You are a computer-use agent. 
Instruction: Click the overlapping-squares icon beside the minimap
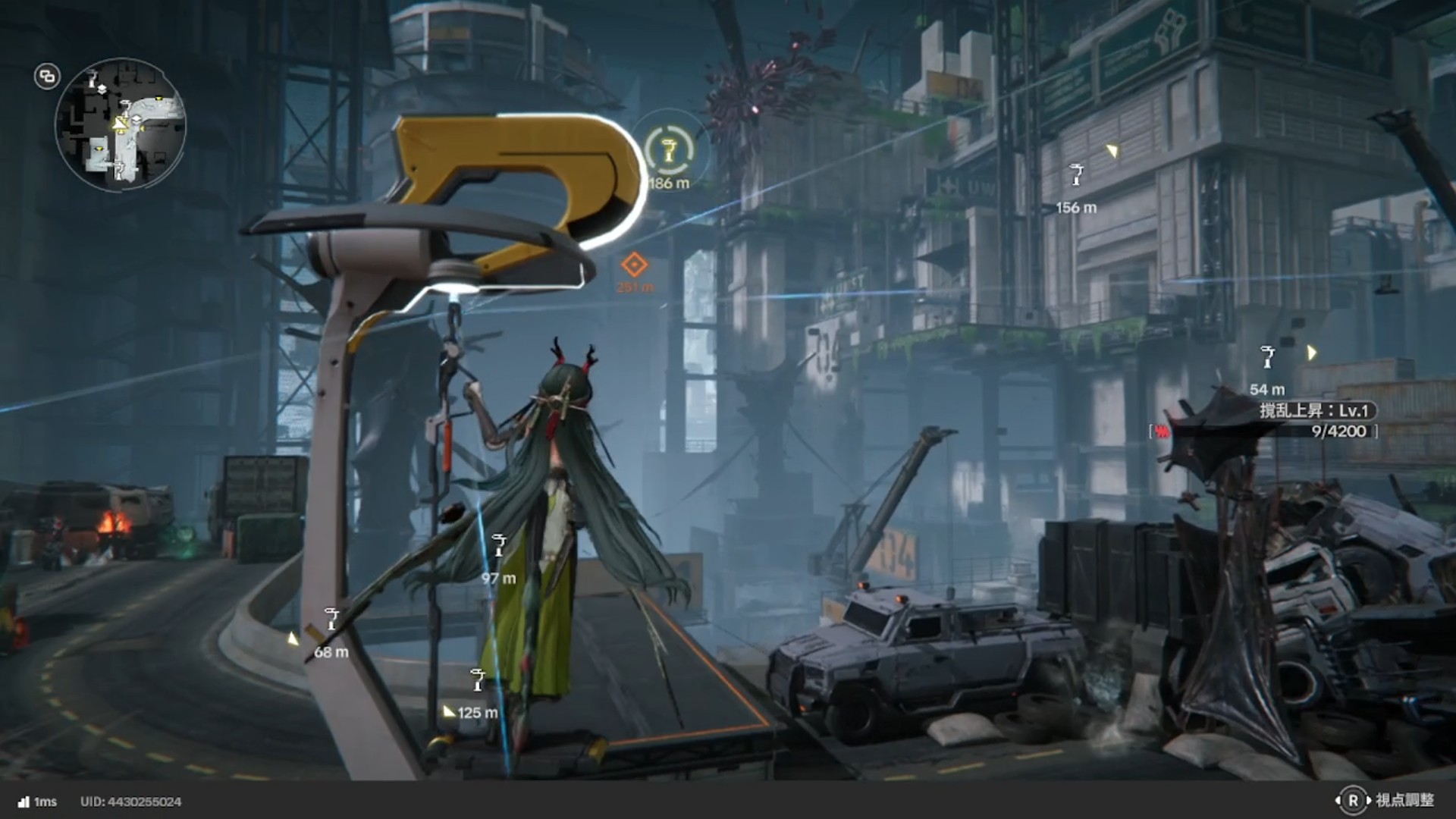click(x=47, y=77)
